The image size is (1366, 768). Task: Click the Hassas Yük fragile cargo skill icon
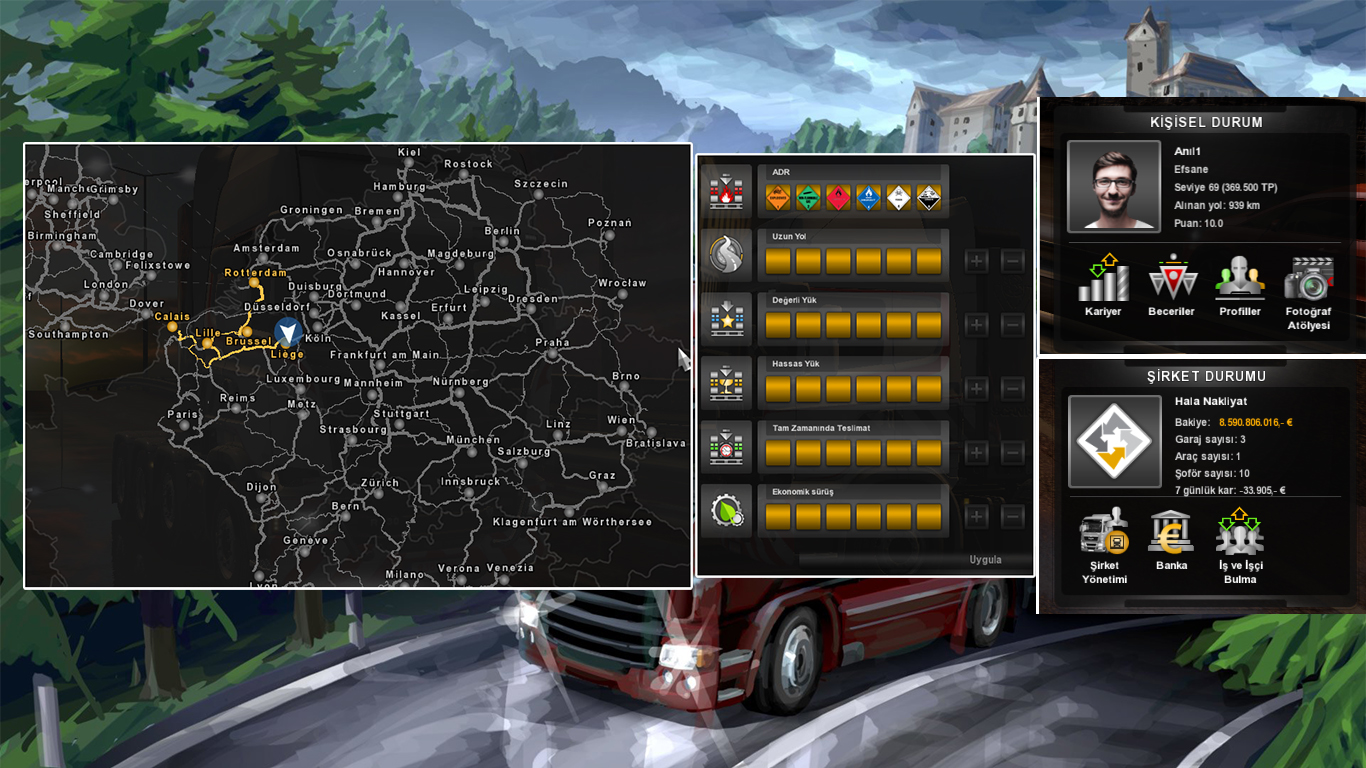(x=725, y=381)
